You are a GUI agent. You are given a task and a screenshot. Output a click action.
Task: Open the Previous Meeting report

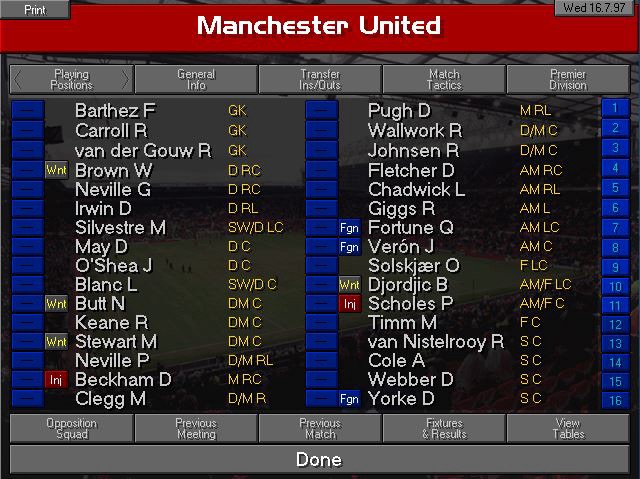pos(196,429)
